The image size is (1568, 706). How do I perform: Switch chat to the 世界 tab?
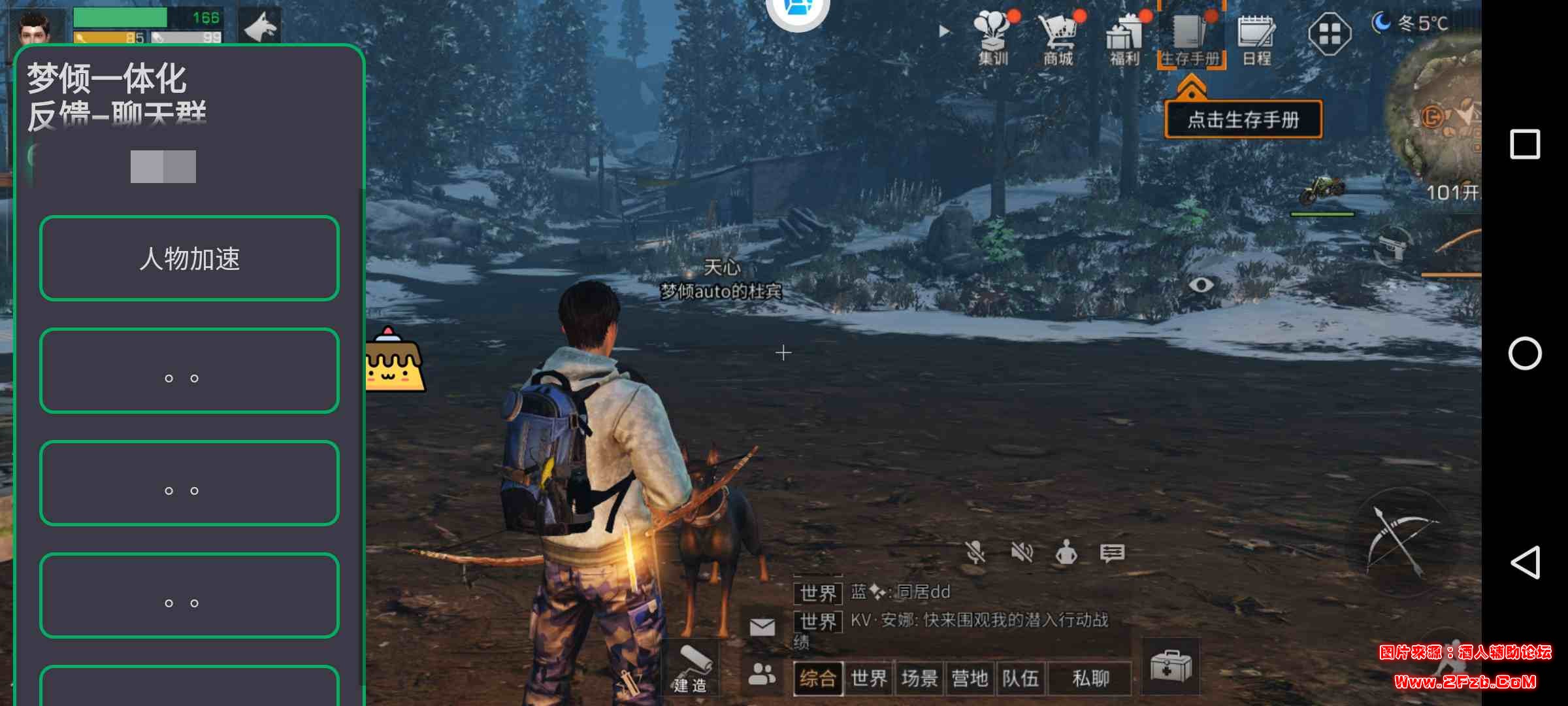point(869,679)
